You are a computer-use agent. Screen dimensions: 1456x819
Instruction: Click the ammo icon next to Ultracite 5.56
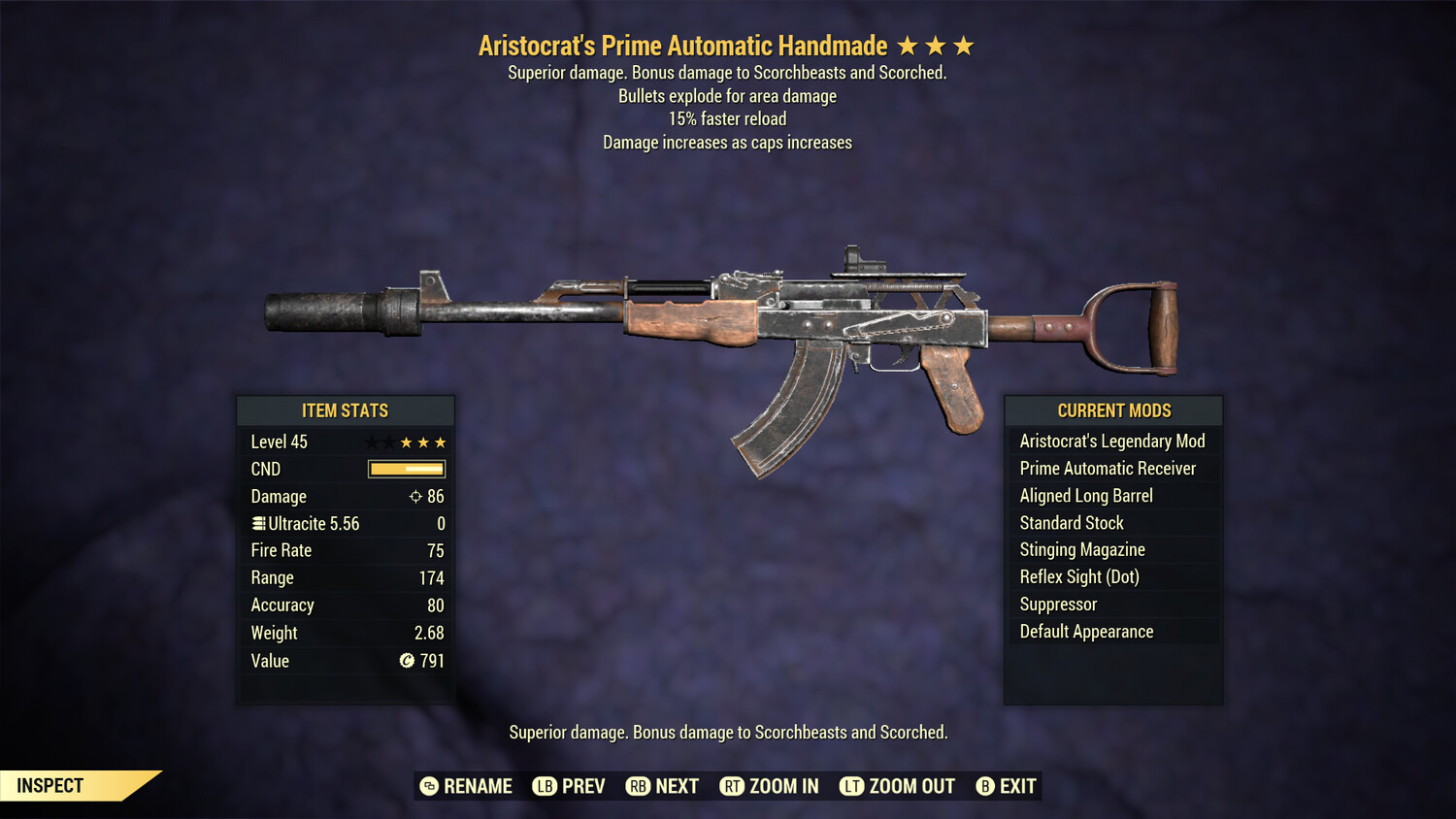point(257,523)
